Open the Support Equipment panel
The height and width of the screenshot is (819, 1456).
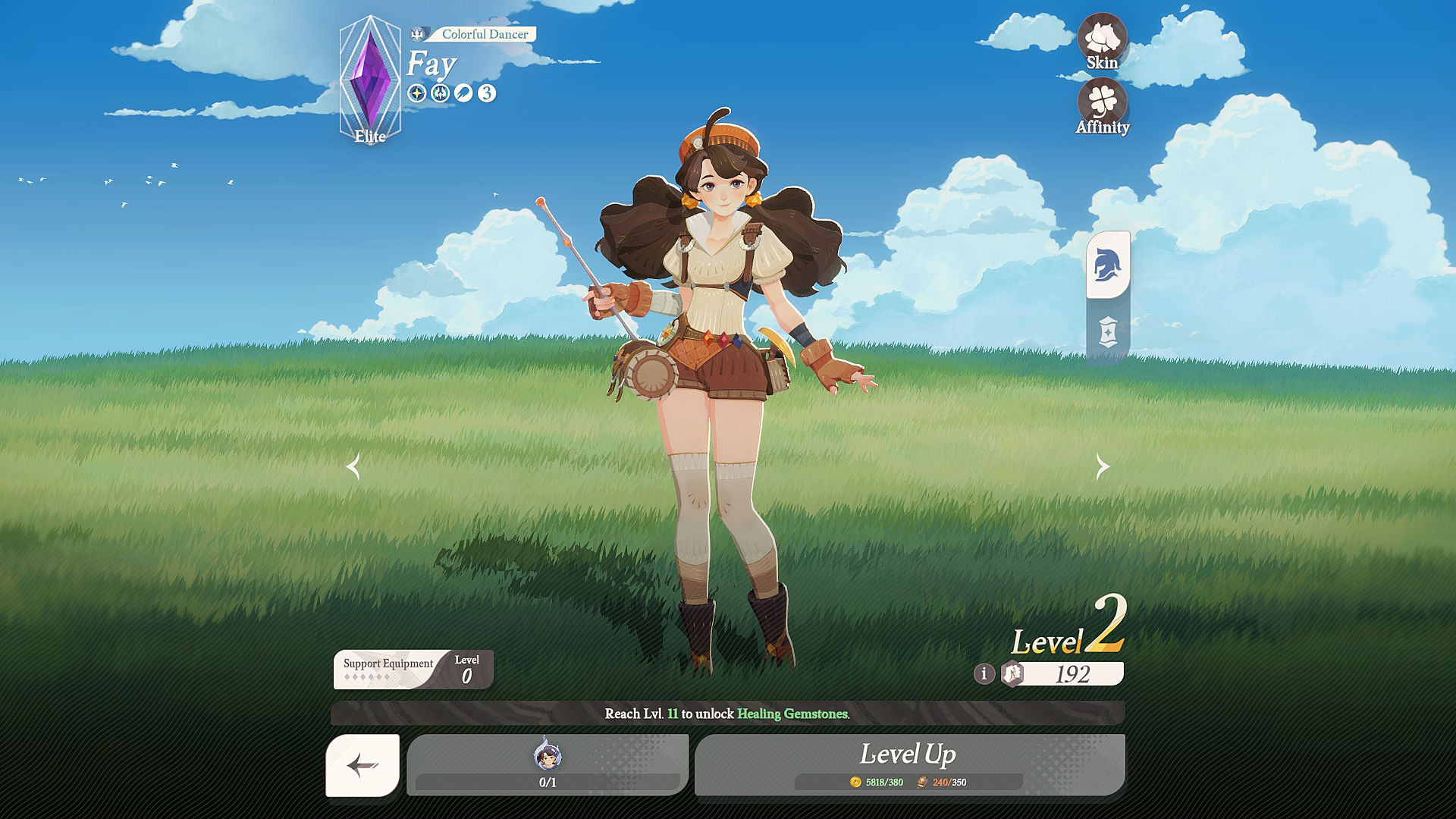[x=413, y=669]
